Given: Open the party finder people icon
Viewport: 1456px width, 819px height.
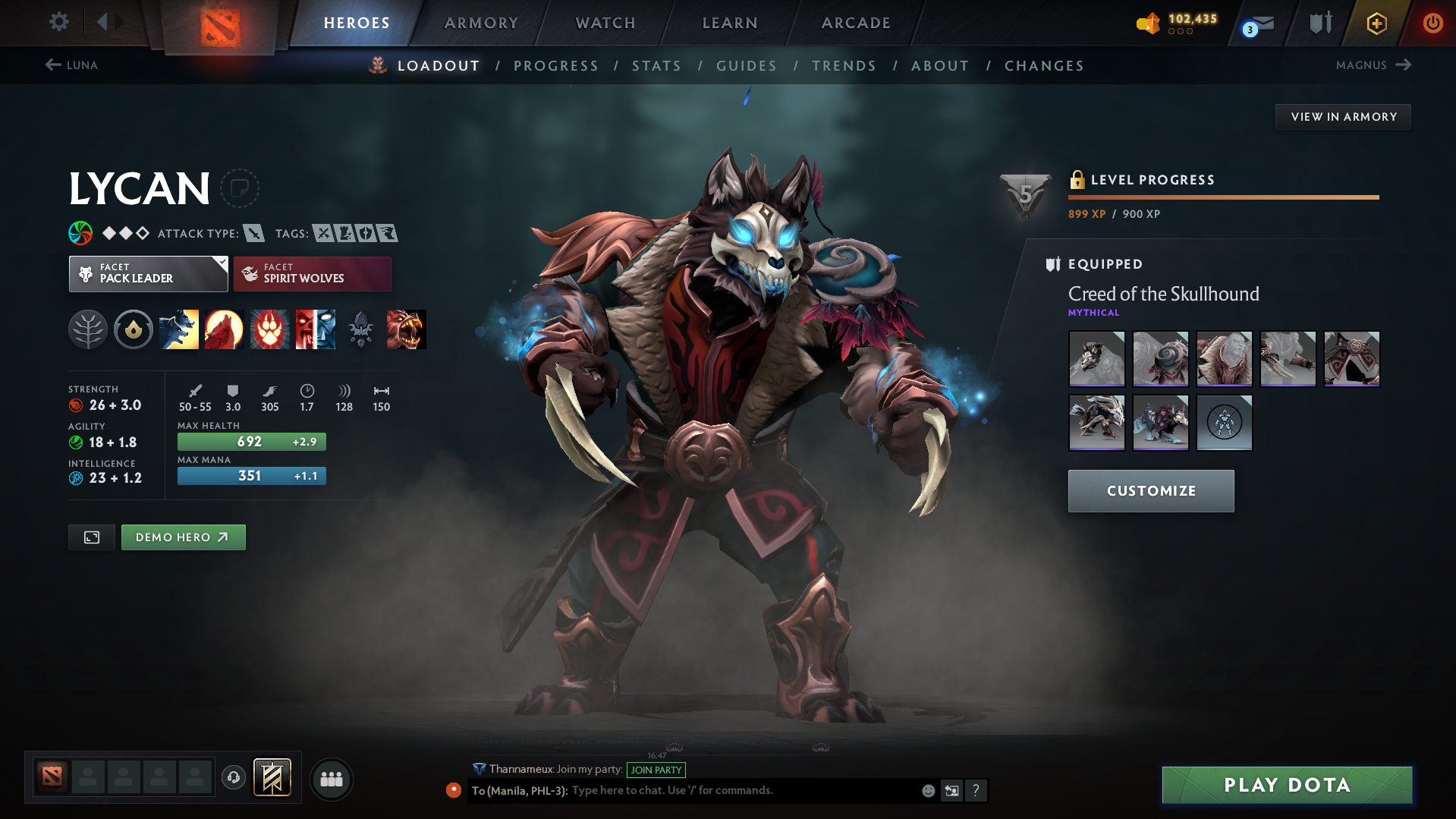Looking at the screenshot, I should click(331, 779).
